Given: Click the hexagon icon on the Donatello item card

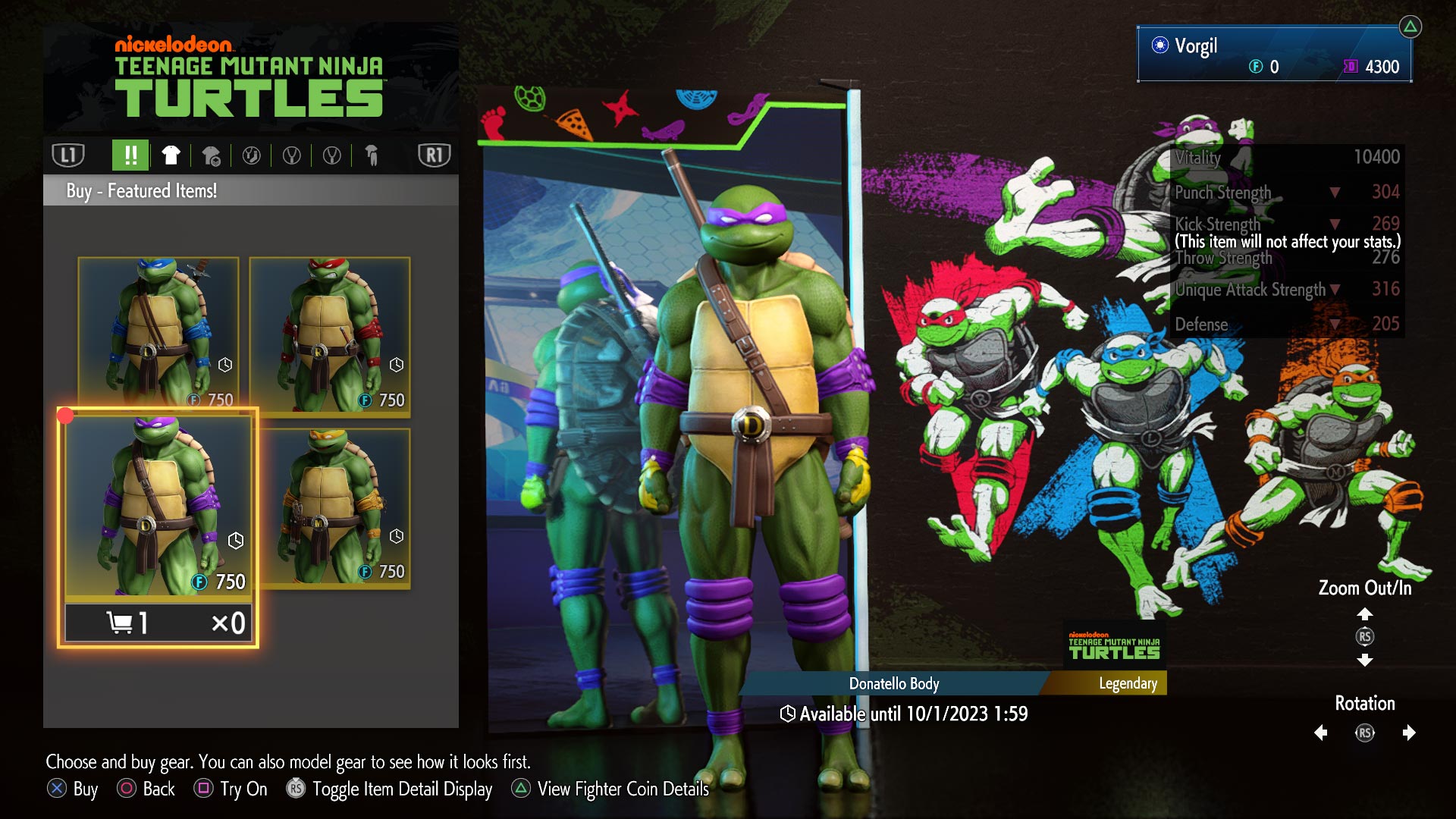Looking at the screenshot, I should (234, 540).
